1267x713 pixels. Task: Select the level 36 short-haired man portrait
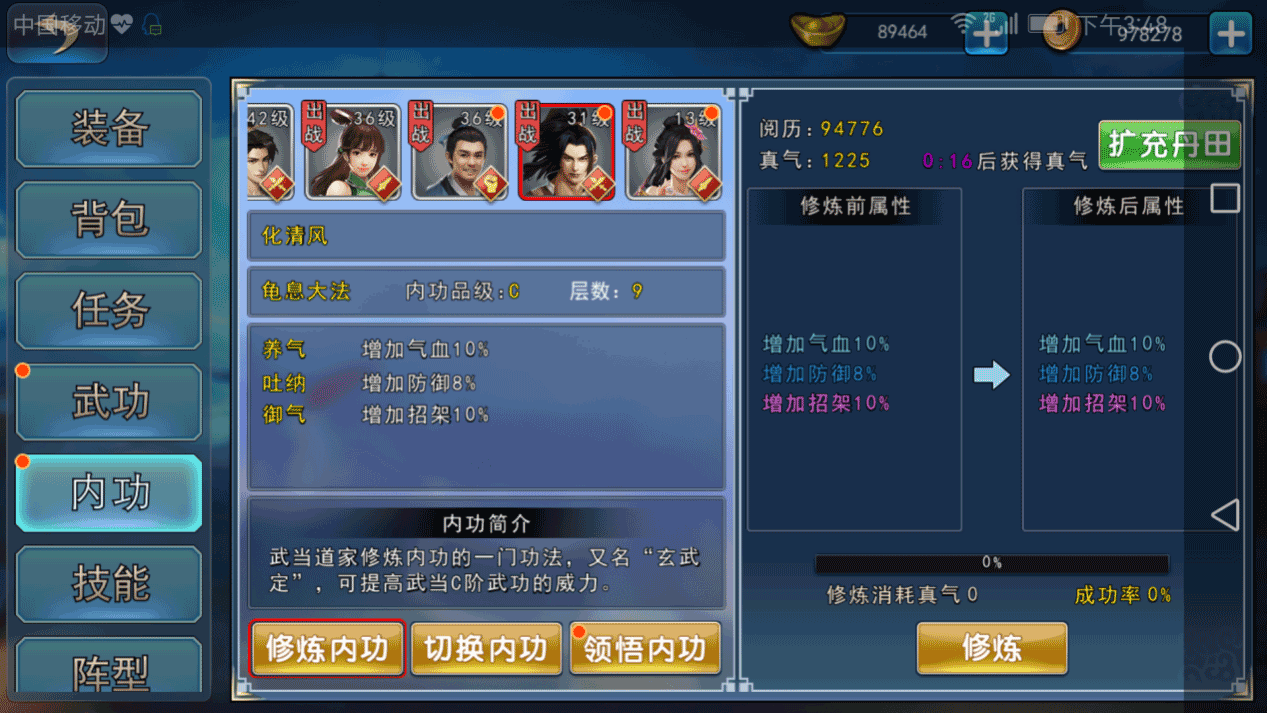459,152
